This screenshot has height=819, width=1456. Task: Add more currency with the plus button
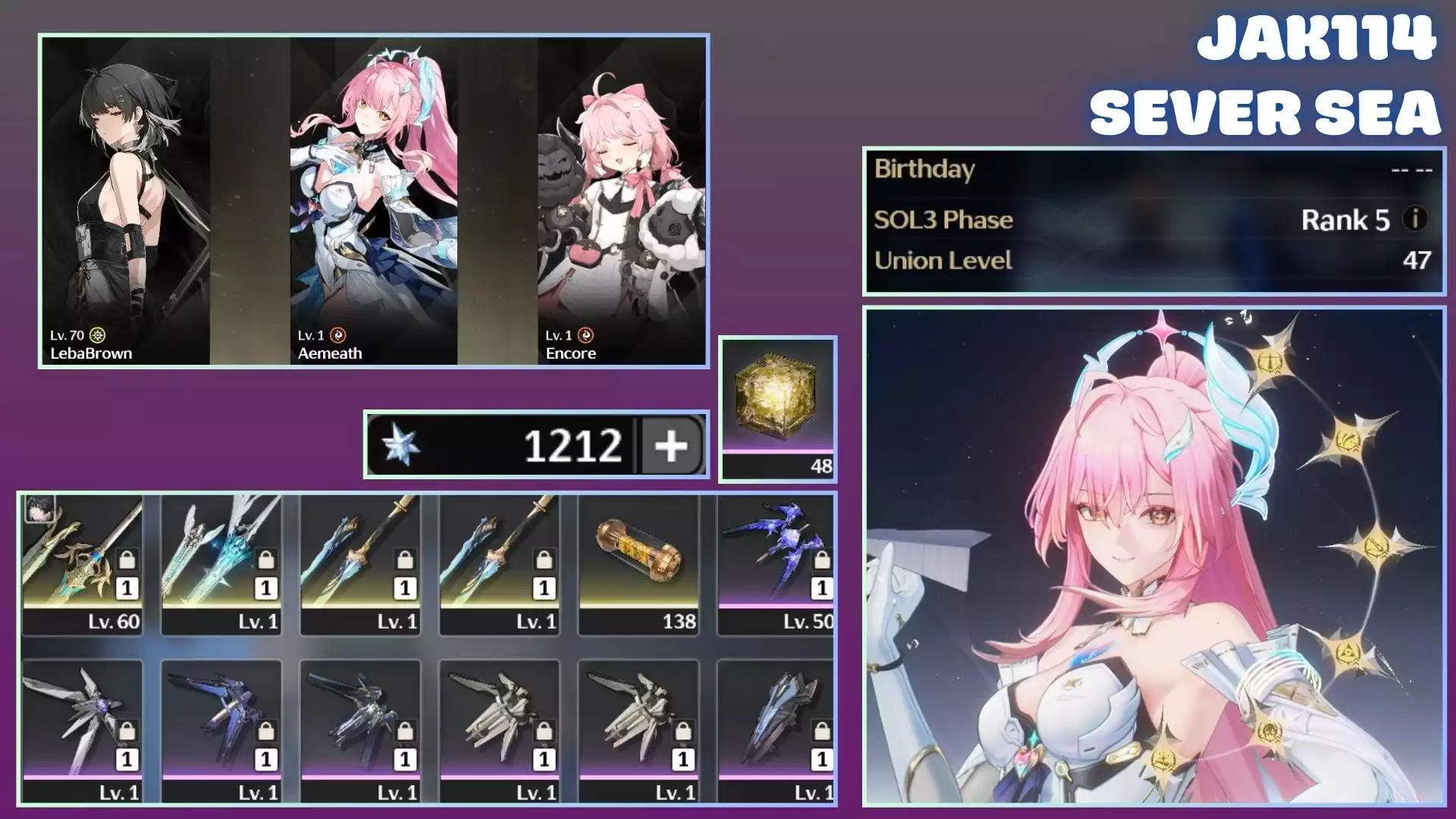pyautogui.click(x=671, y=445)
